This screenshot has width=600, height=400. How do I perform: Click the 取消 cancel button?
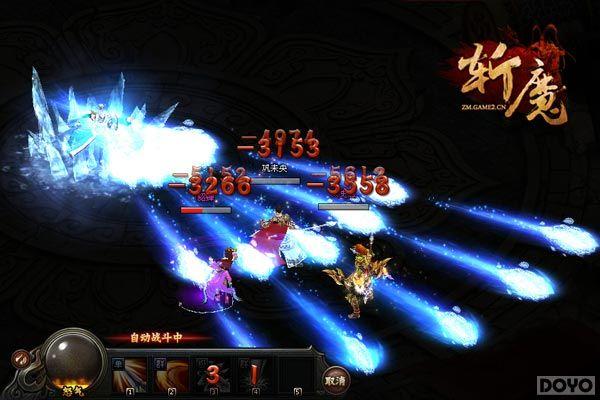pyautogui.click(x=335, y=380)
